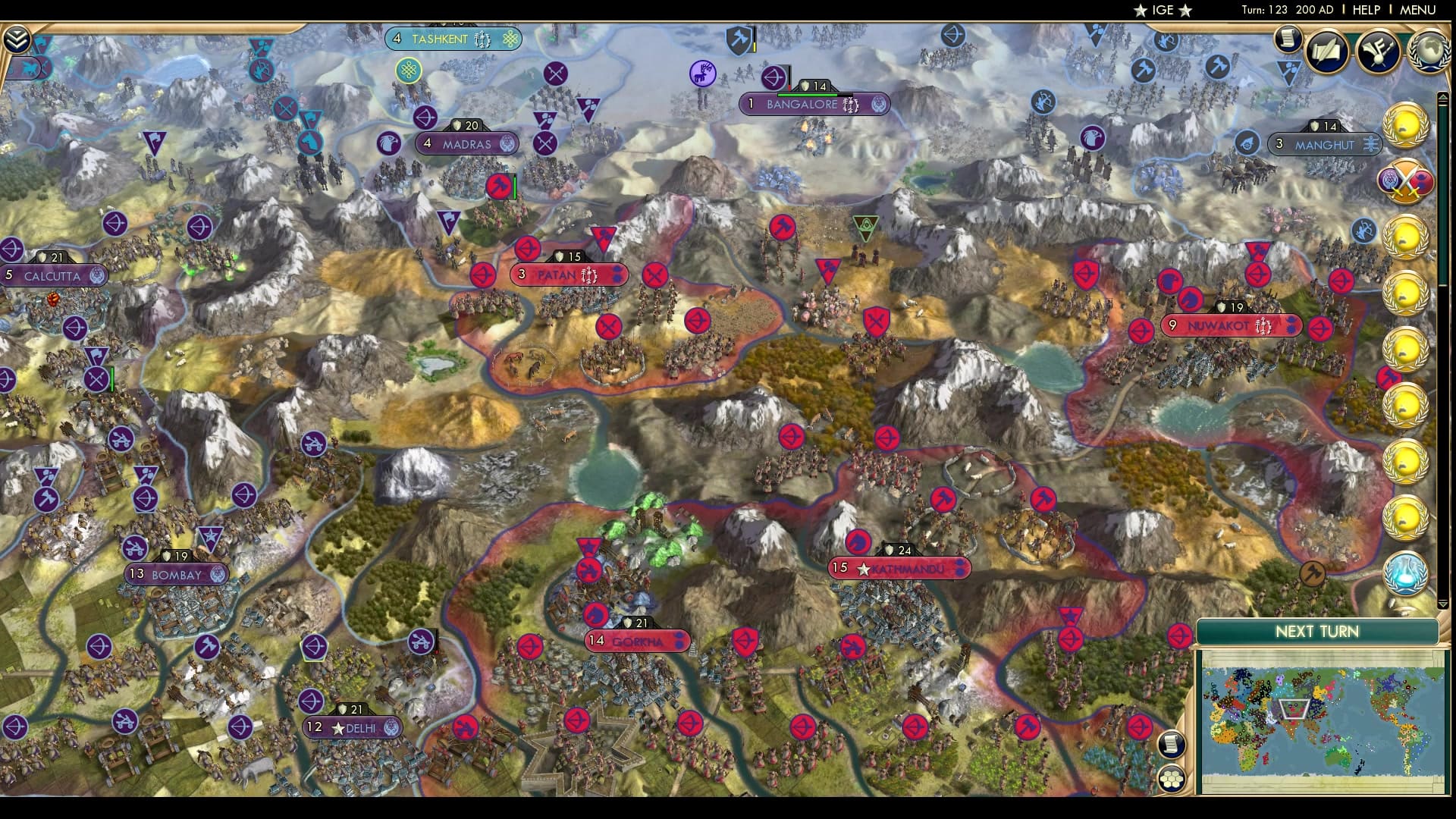This screenshot has width=1456, height=819.
Task: Open the globe with laurel wreath button
Action: [x=1428, y=51]
